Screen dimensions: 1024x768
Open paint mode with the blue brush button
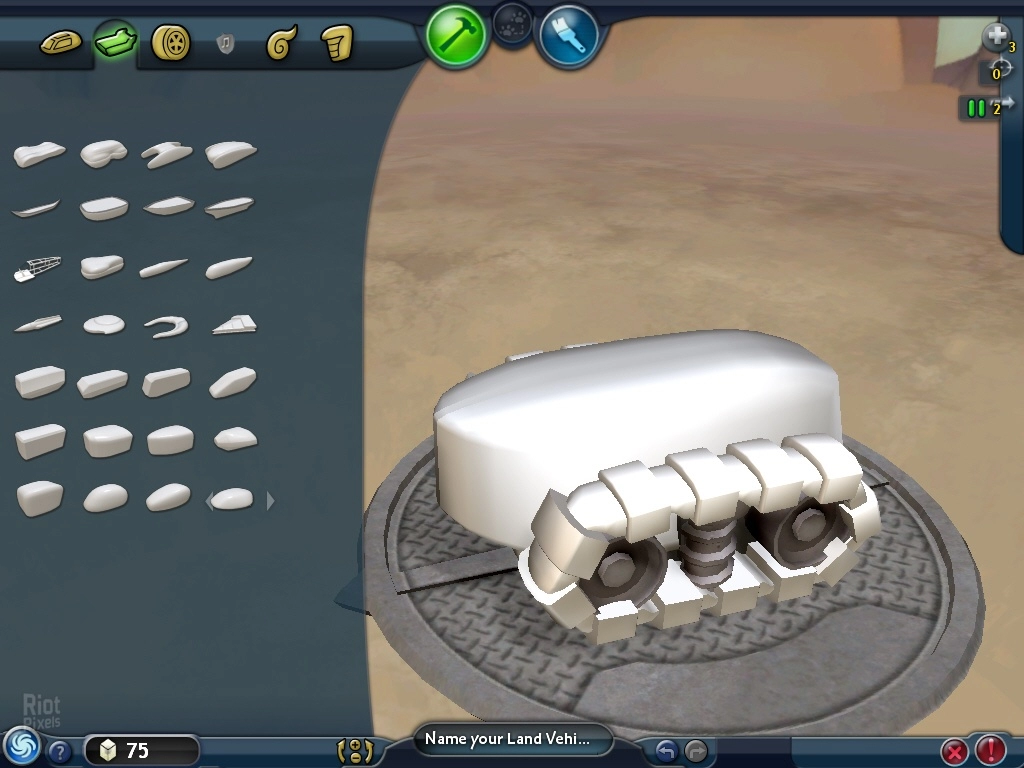[568, 35]
